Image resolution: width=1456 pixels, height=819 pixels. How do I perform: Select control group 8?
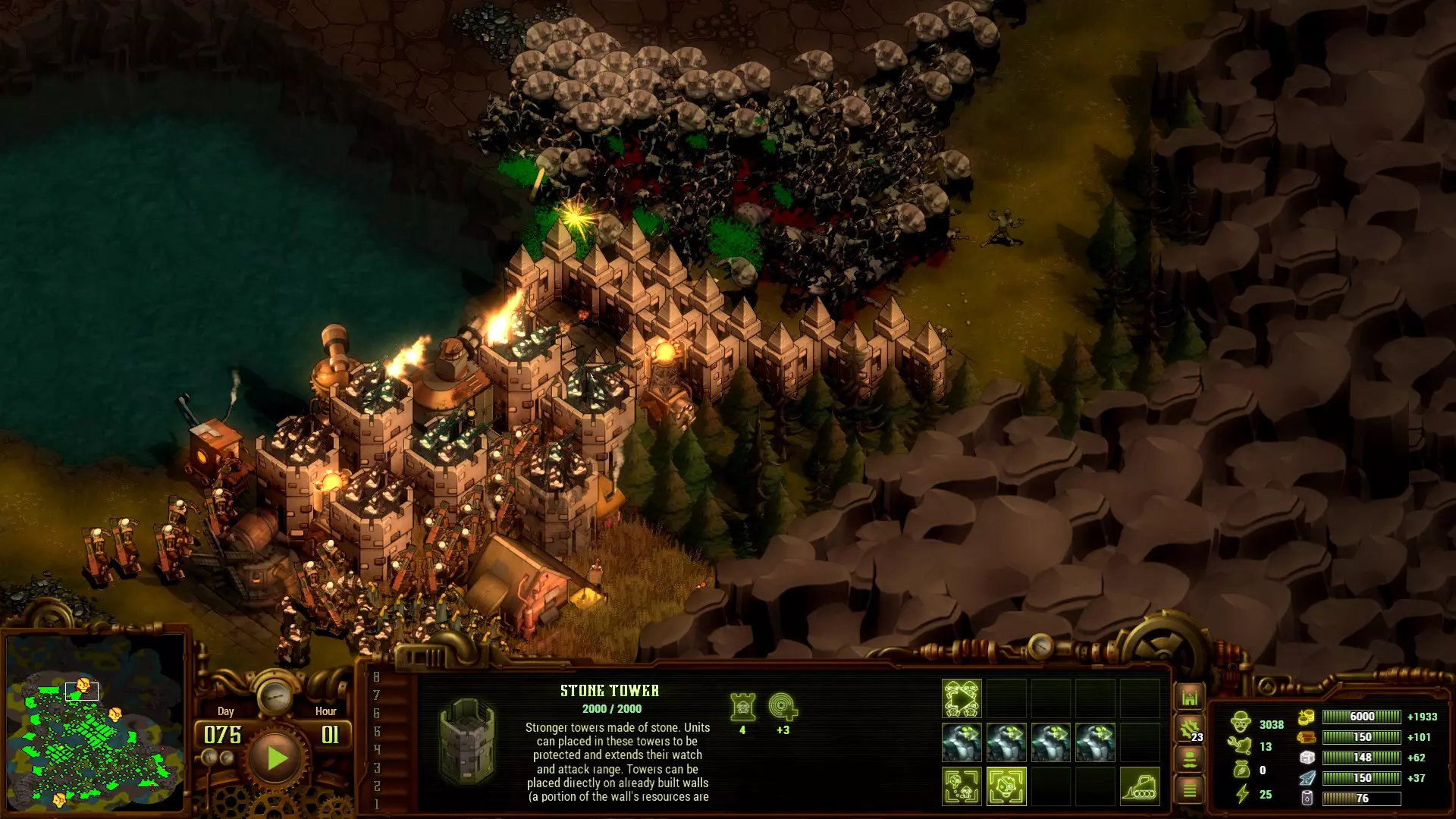(376, 677)
